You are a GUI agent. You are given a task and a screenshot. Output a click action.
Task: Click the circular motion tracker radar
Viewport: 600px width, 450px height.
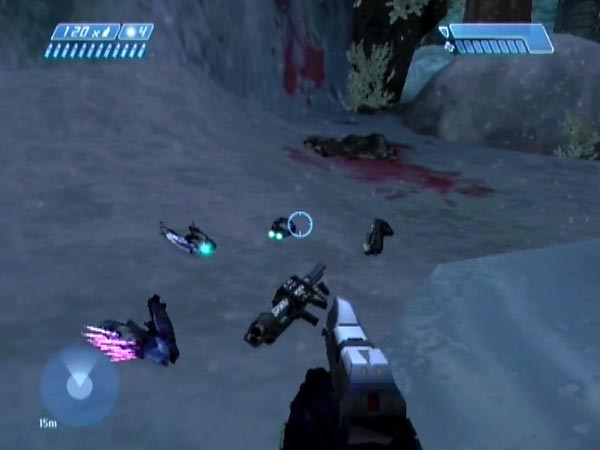pyautogui.click(x=79, y=385)
